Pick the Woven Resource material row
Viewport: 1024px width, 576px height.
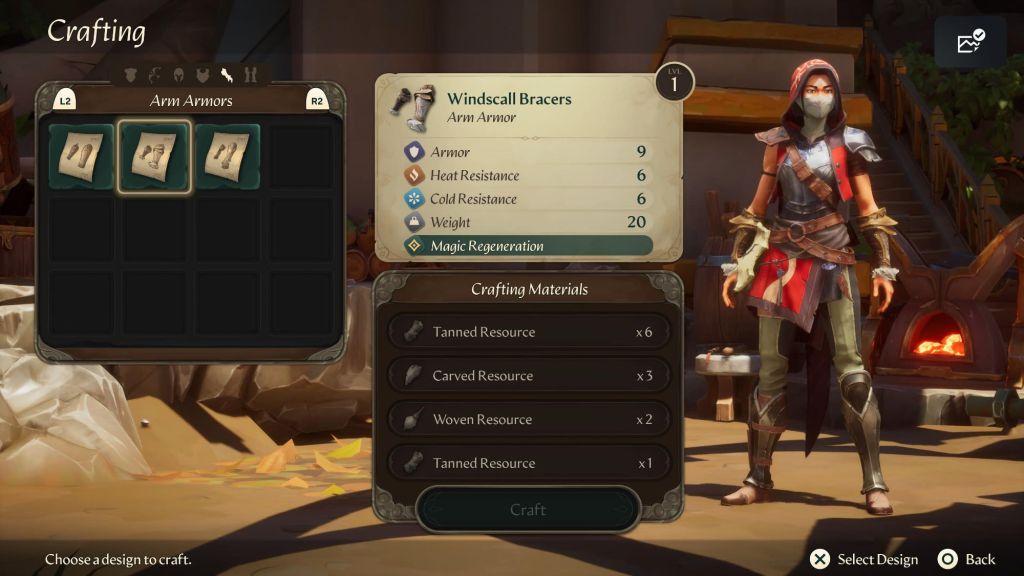tap(527, 420)
